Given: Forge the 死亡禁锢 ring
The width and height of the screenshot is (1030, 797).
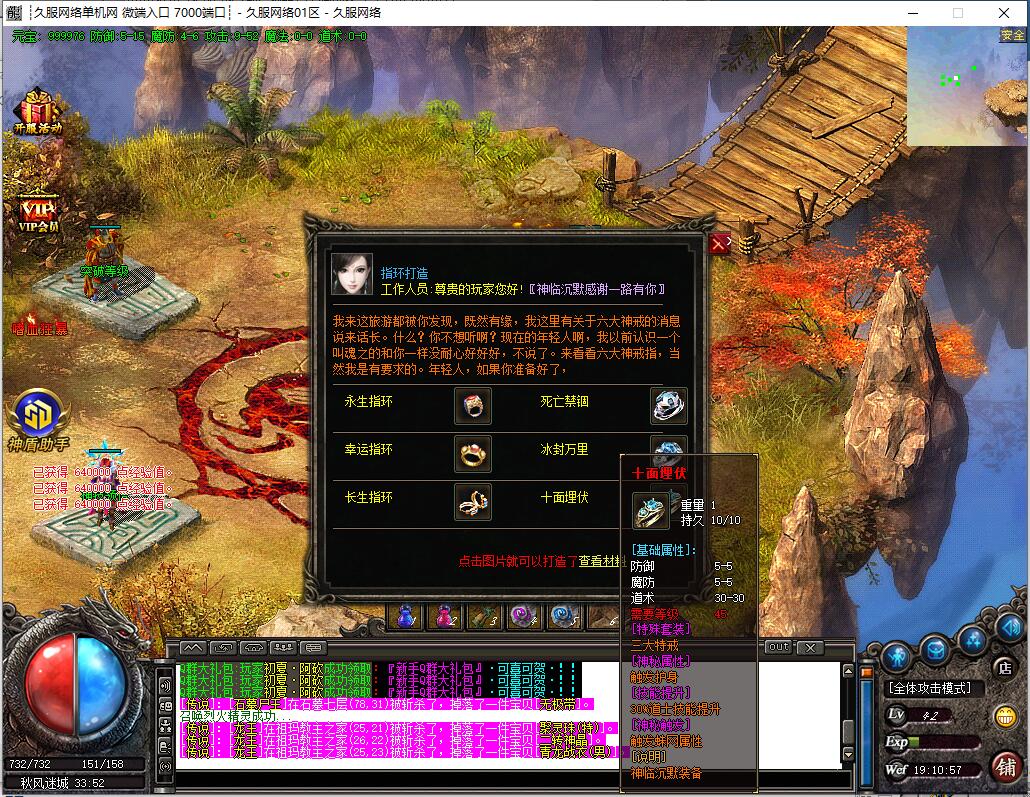Looking at the screenshot, I should tap(668, 404).
